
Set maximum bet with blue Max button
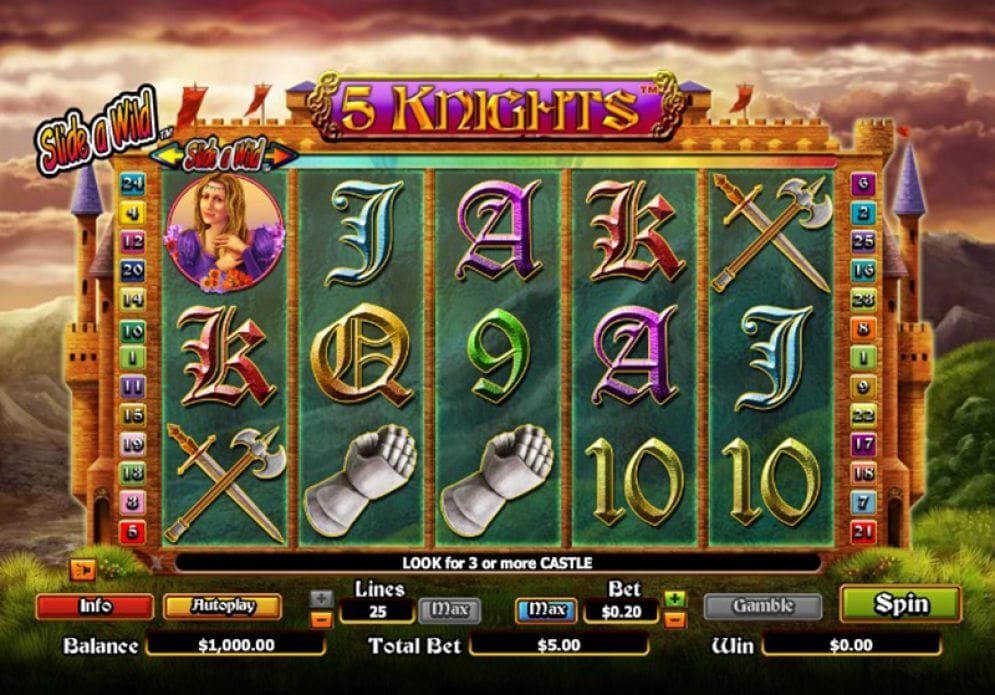[546, 610]
